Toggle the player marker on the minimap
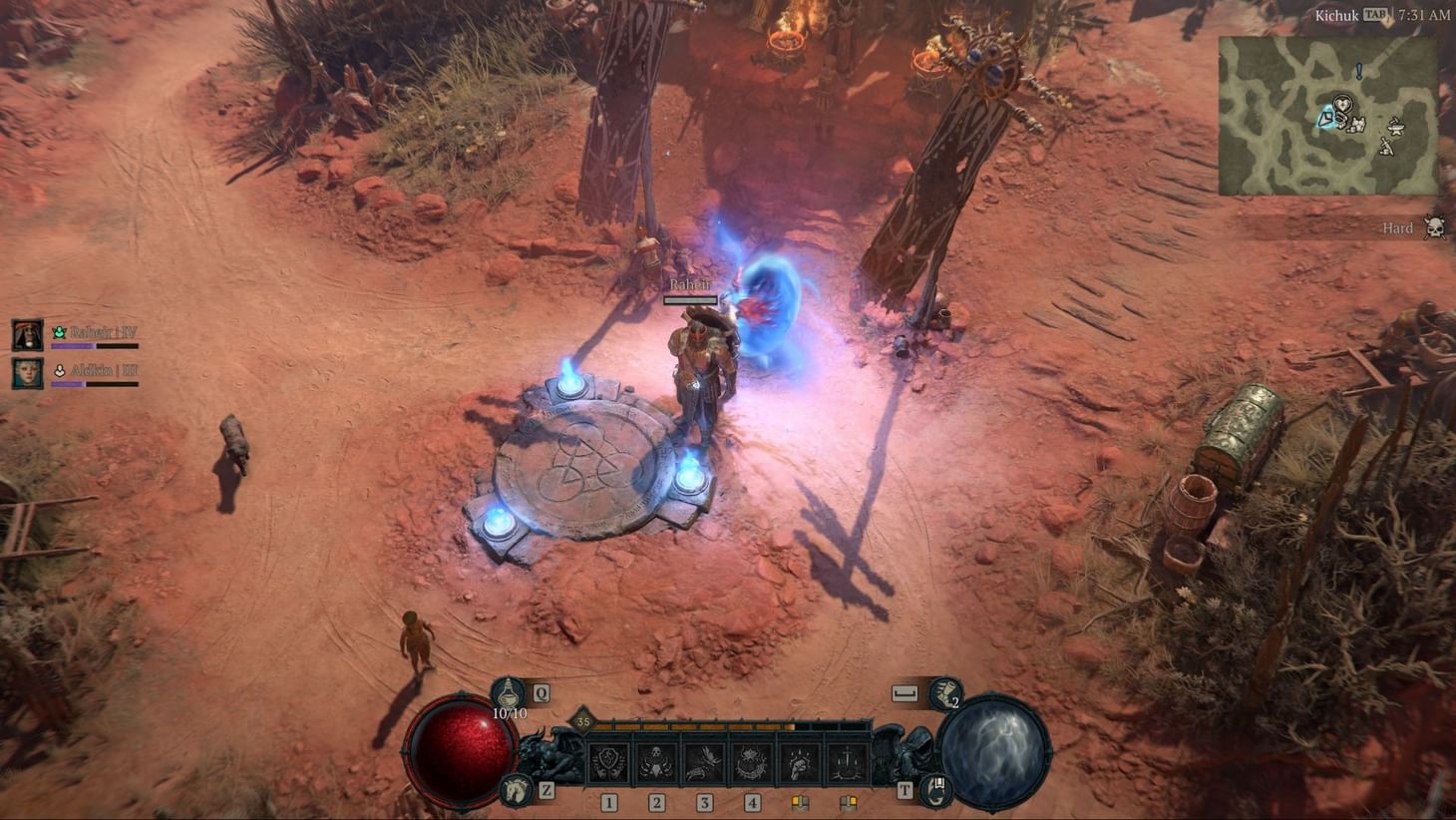1456x820 pixels. coord(1327,119)
